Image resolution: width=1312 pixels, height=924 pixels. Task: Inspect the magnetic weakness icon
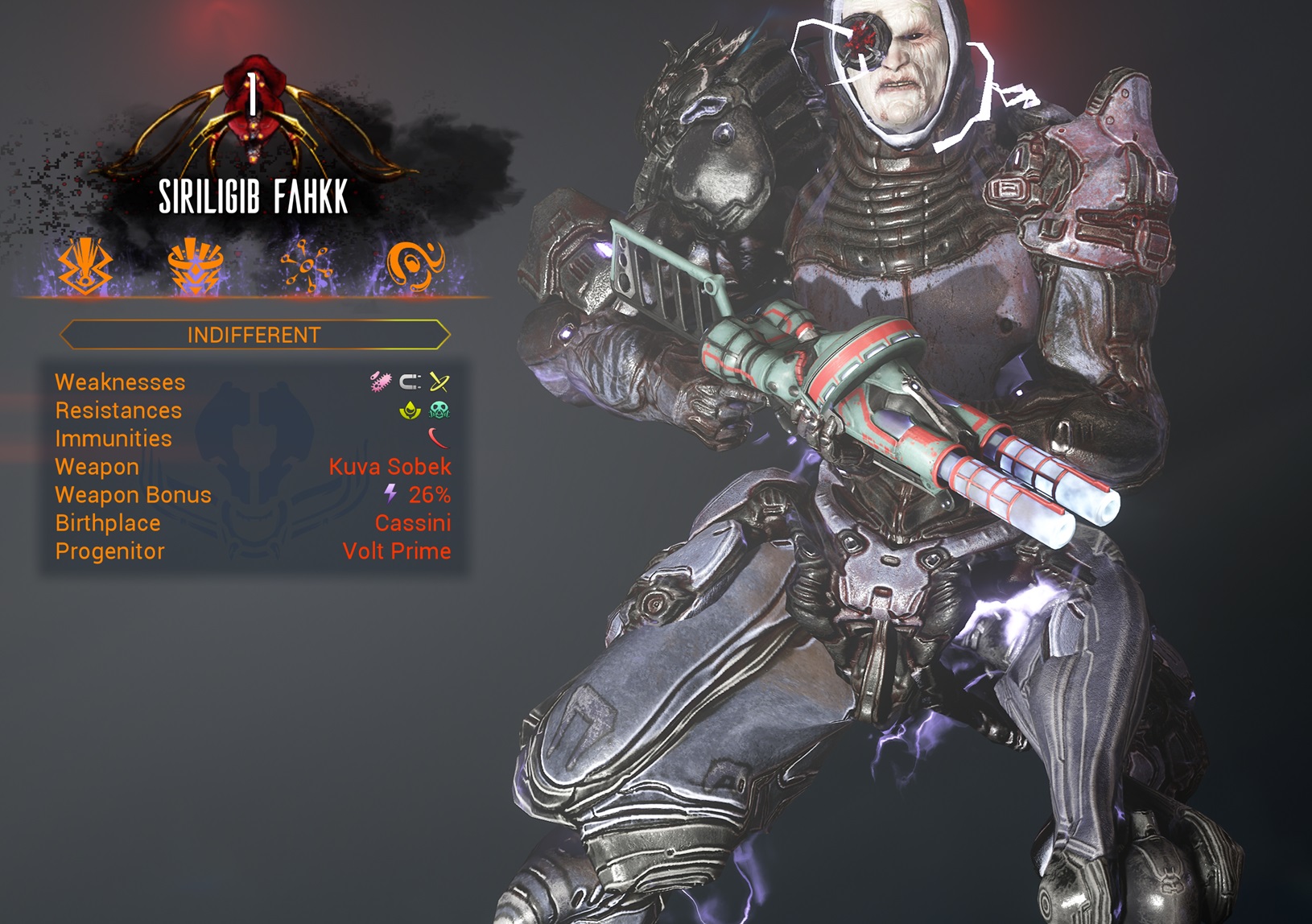click(411, 382)
